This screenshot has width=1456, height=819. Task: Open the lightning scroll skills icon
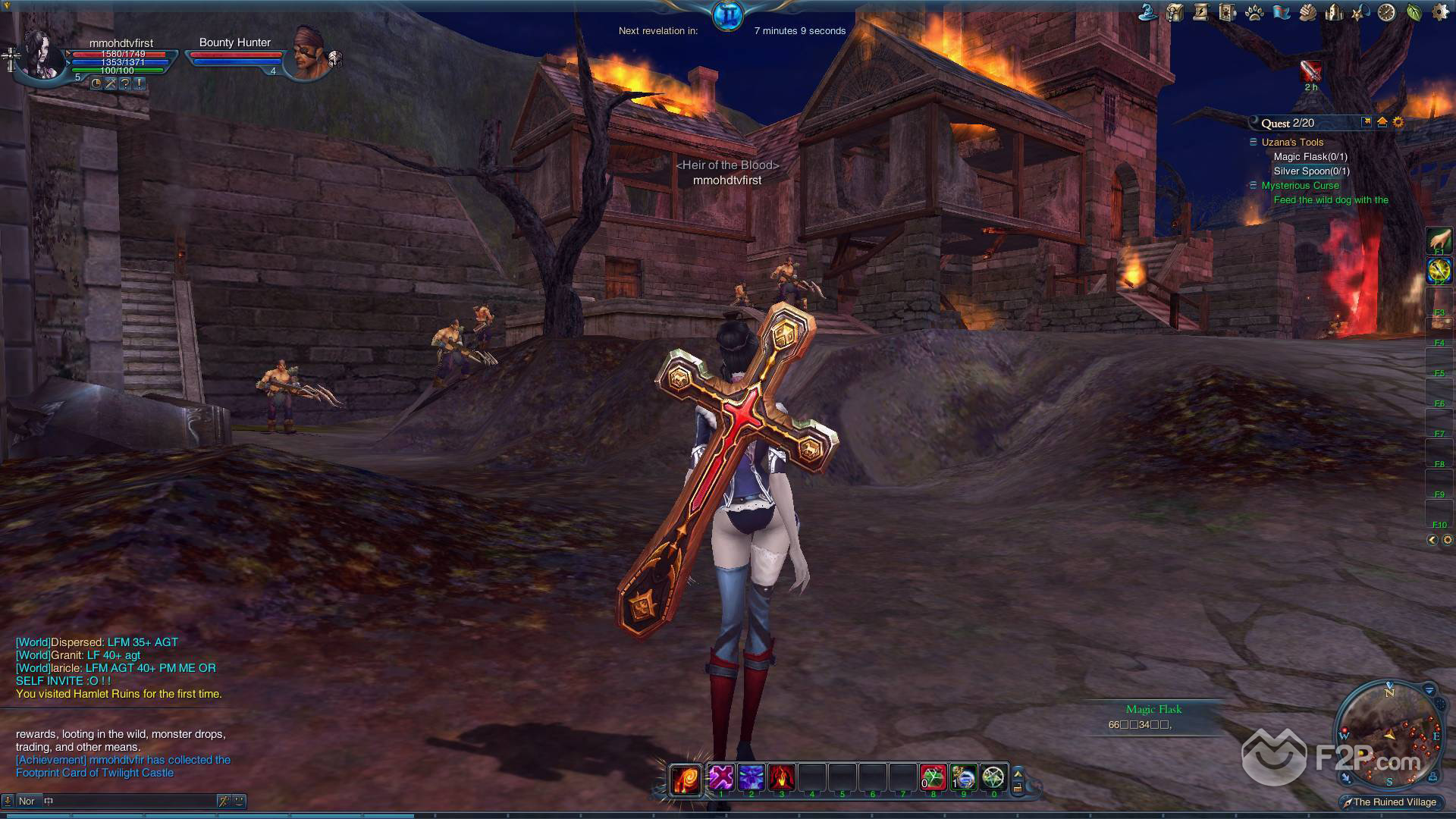1201,12
